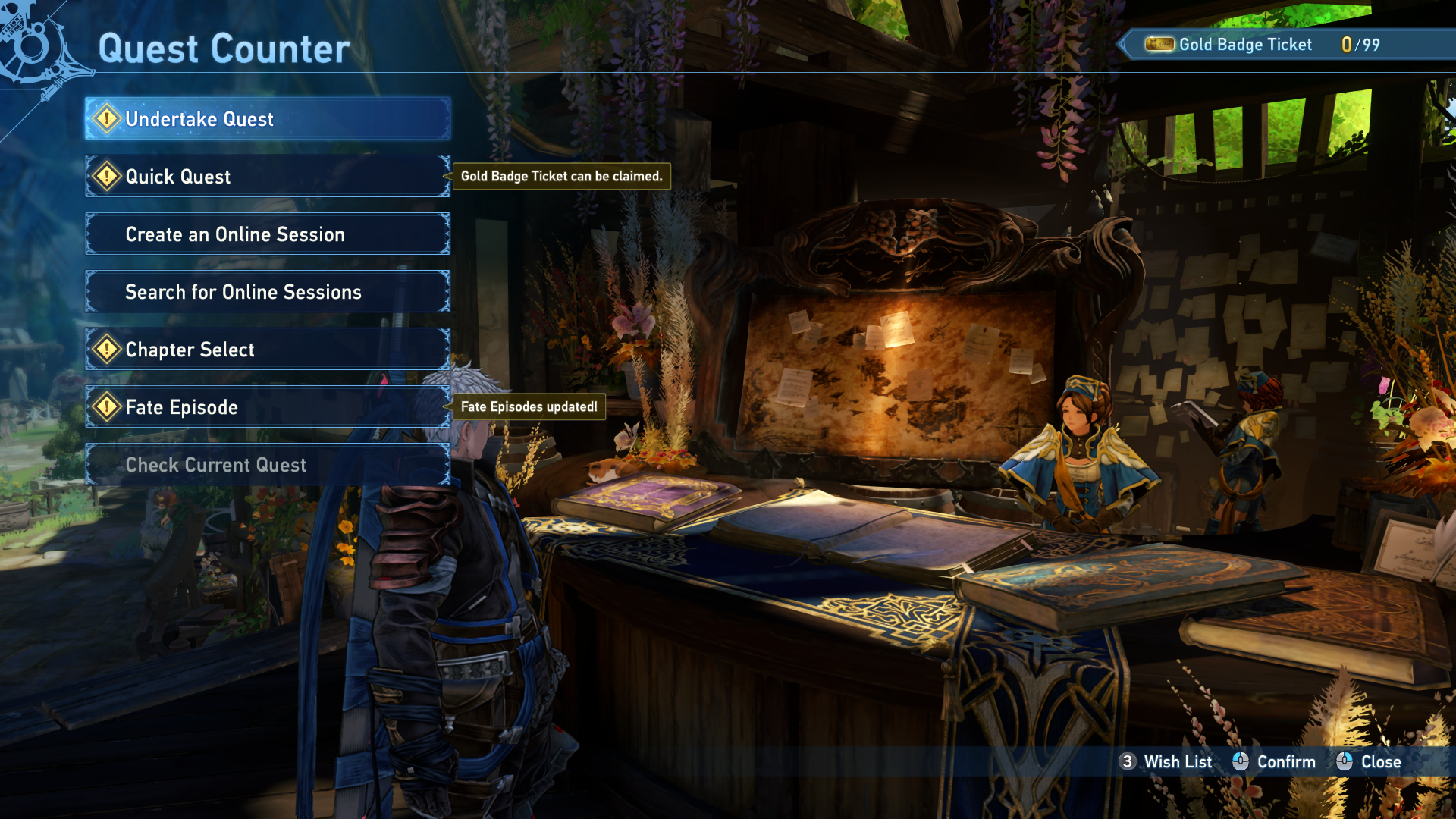Select the Fate Episode entry

(268, 407)
